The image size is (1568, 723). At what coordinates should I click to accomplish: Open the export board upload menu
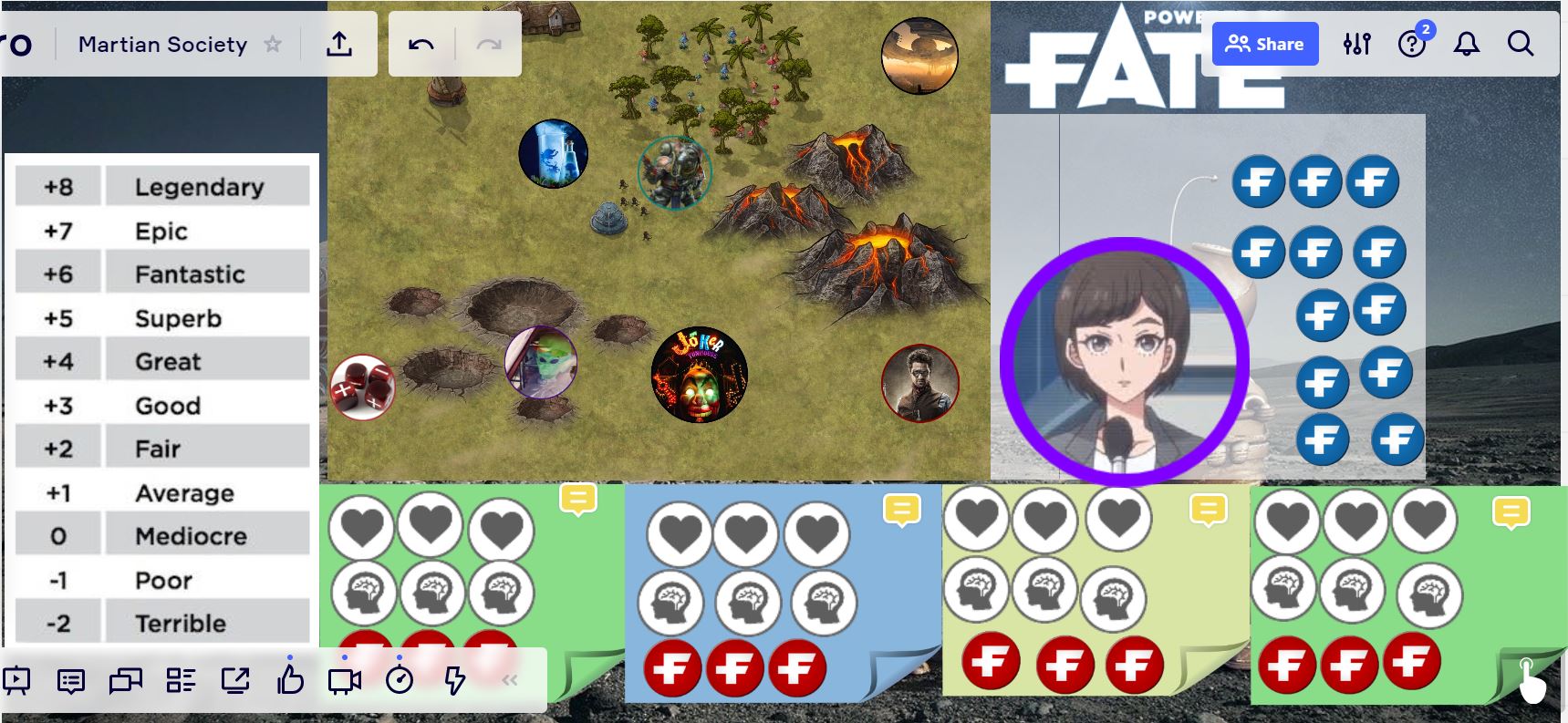pyautogui.click(x=341, y=44)
